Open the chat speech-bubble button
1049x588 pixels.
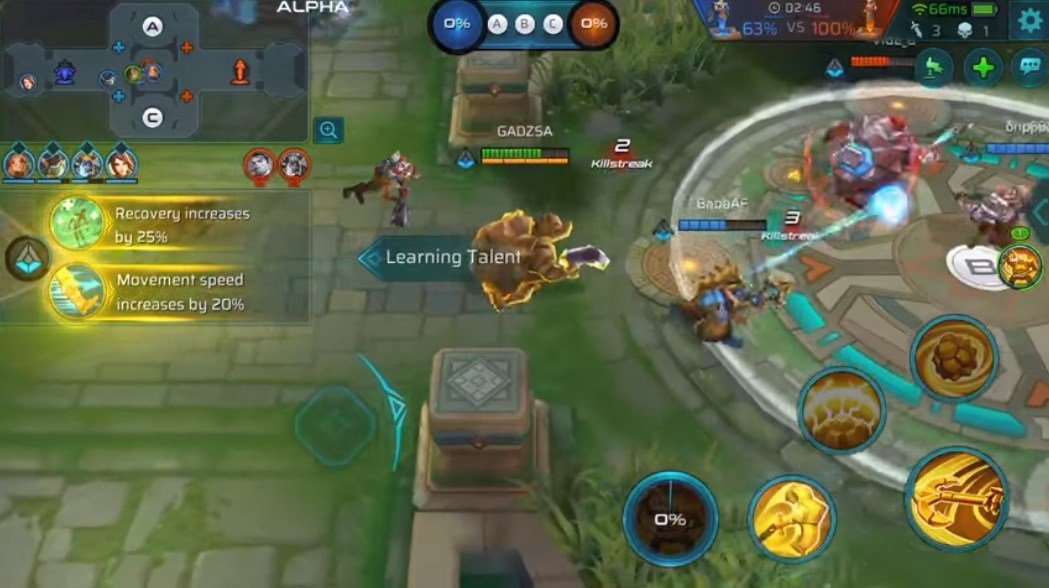click(x=1029, y=68)
